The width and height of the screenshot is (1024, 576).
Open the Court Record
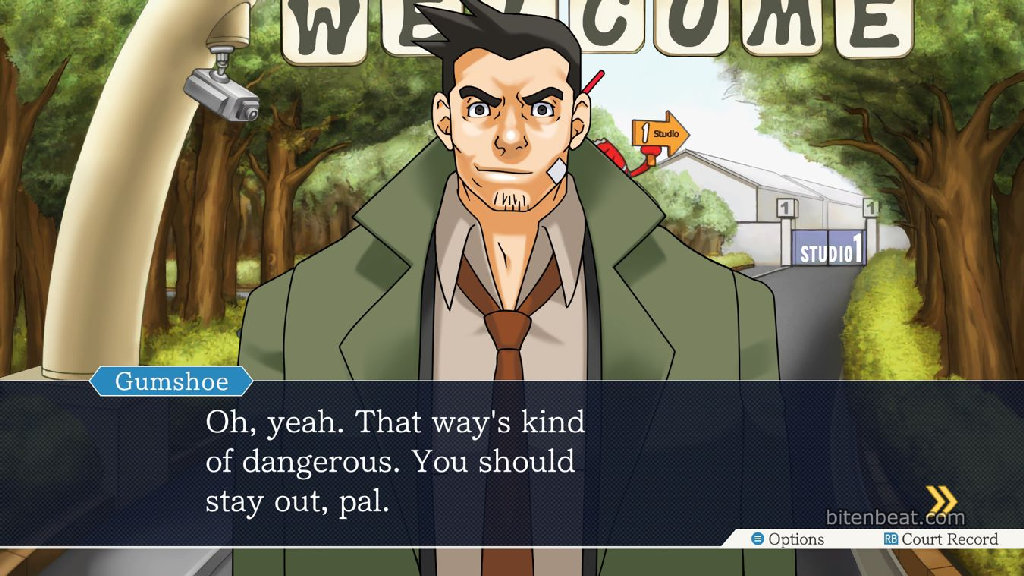pyautogui.click(x=940, y=539)
